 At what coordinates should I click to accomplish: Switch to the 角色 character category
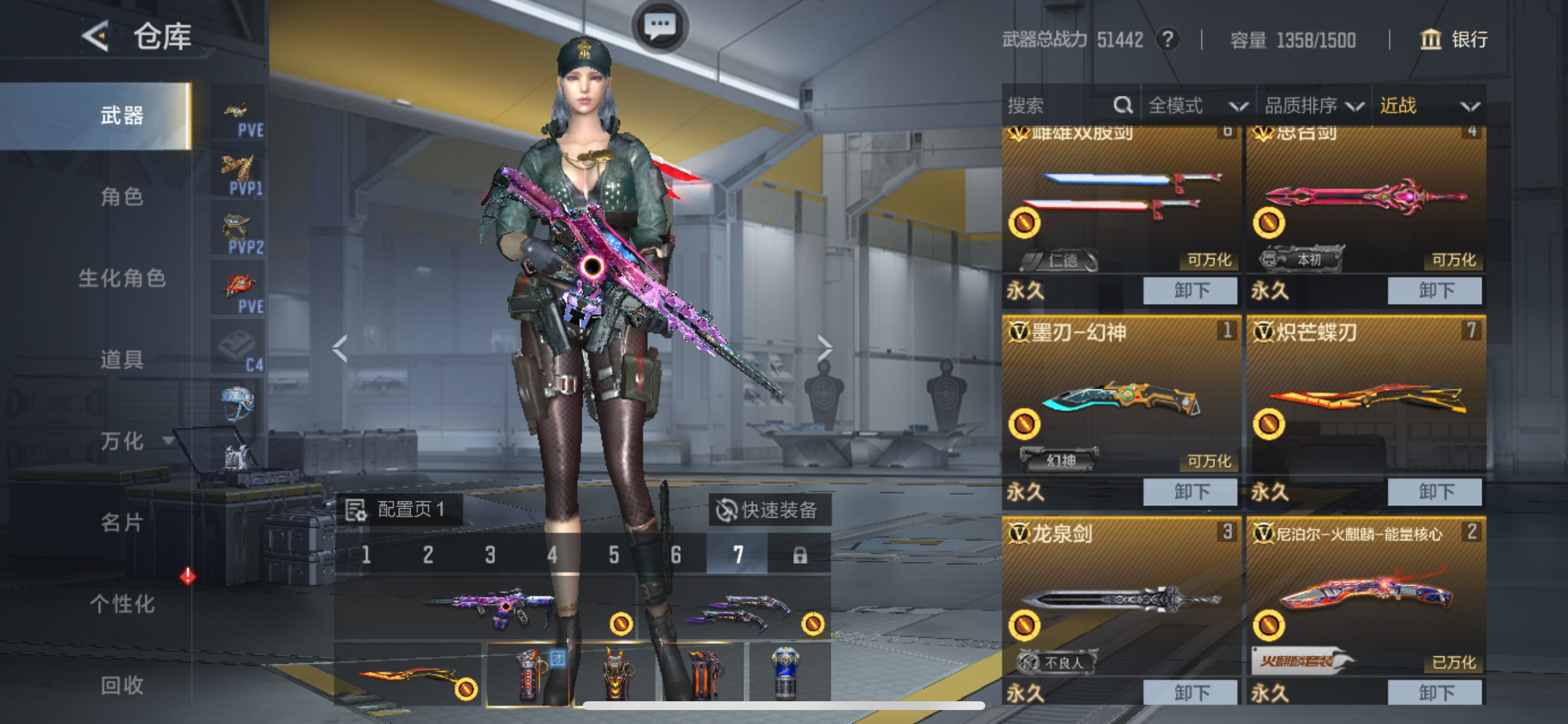tap(121, 196)
